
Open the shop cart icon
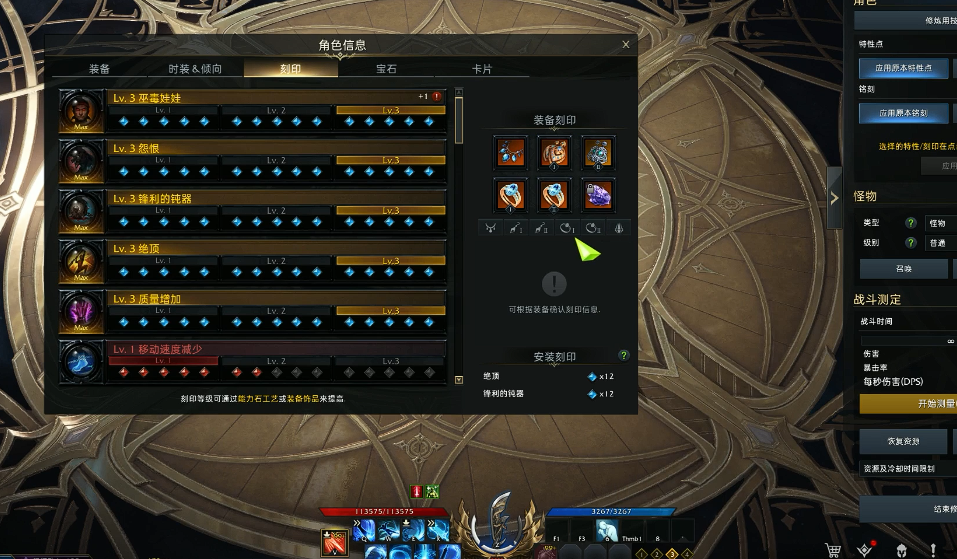[x=832, y=549]
